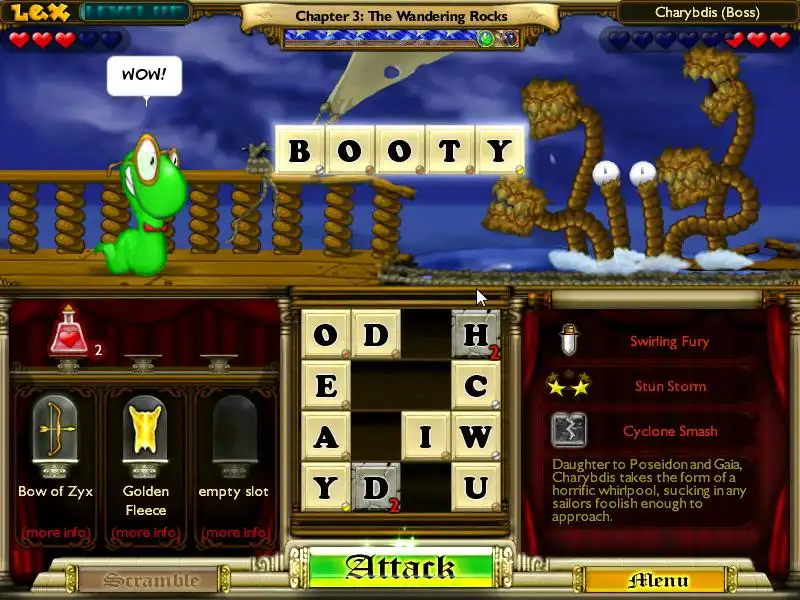Click the green Attack button

point(400,568)
